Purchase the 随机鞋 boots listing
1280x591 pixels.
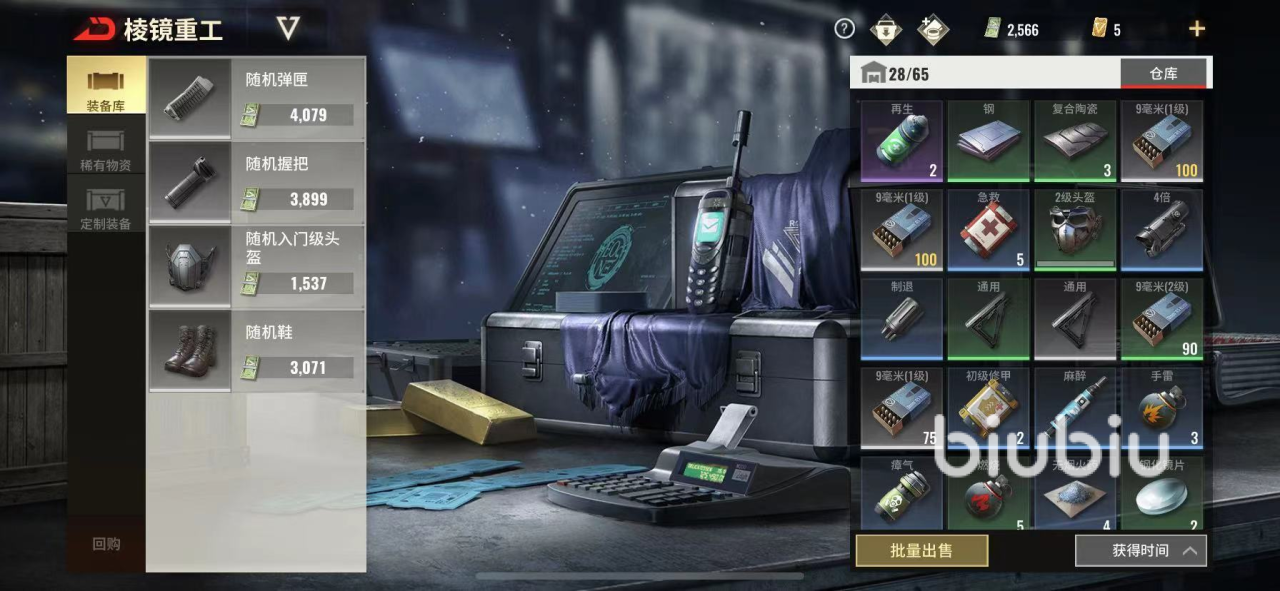tap(256, 351)
